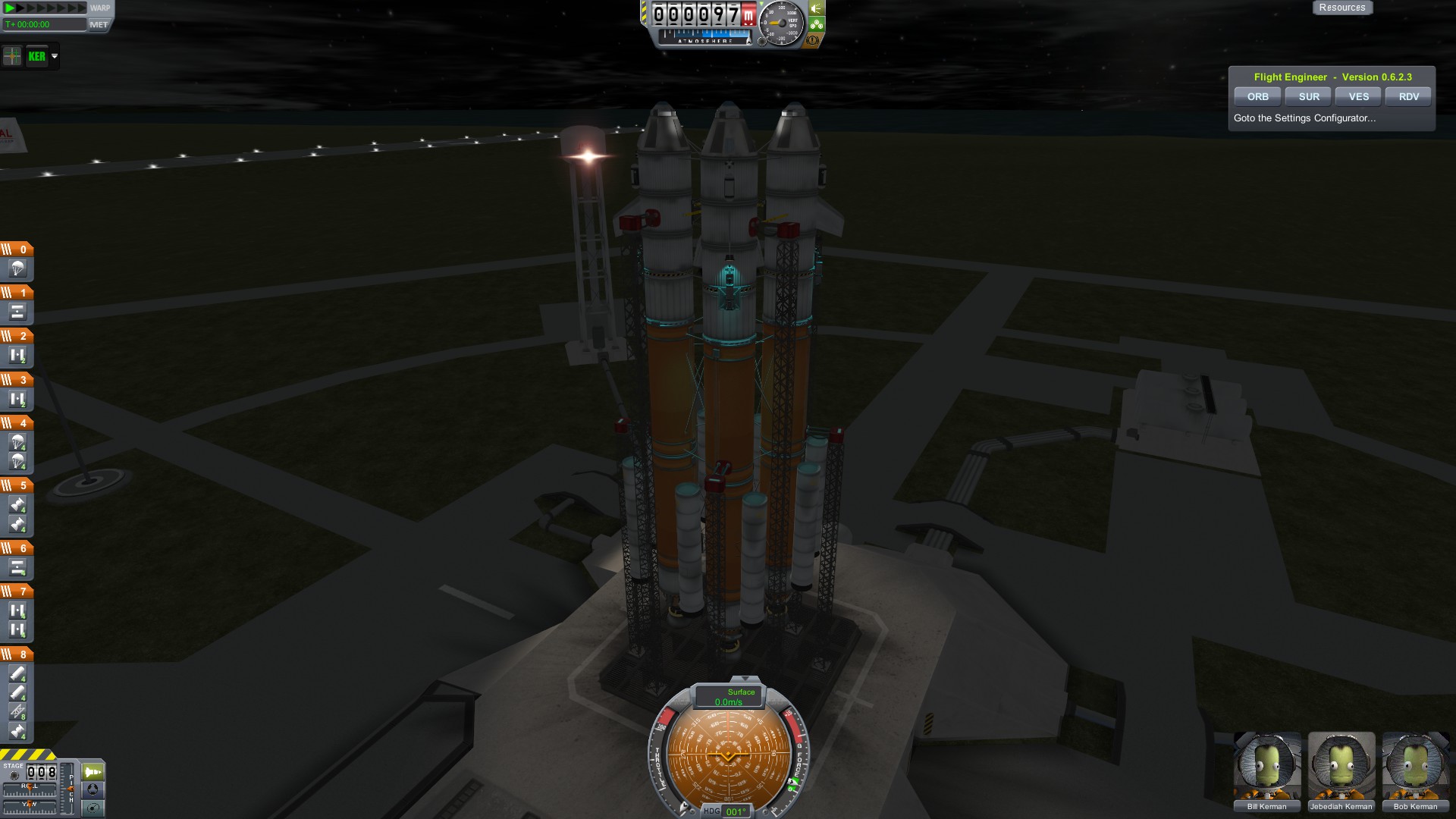Open the toolbar dropdown arrow beside KER
1456x819 pixels.
coord(55,56)
